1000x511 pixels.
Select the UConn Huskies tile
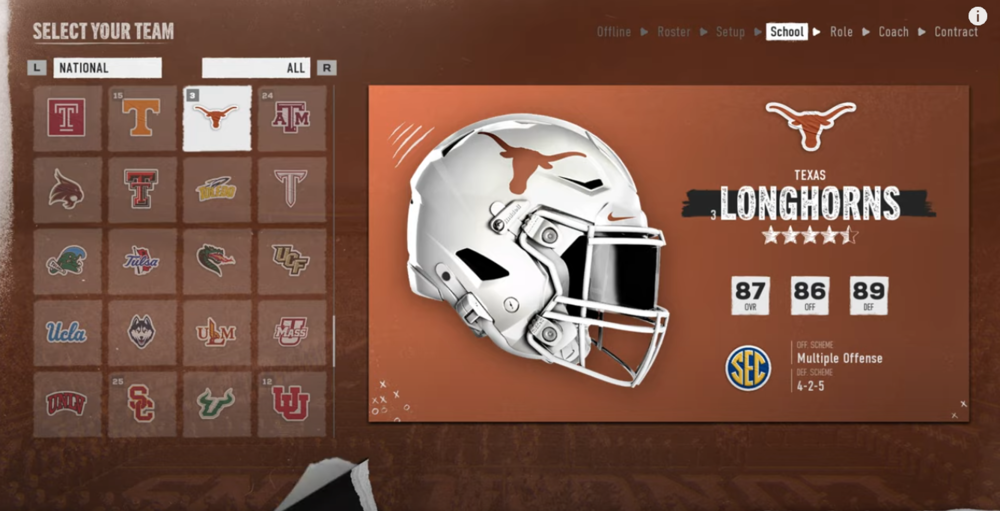click(x=142, y=332)
